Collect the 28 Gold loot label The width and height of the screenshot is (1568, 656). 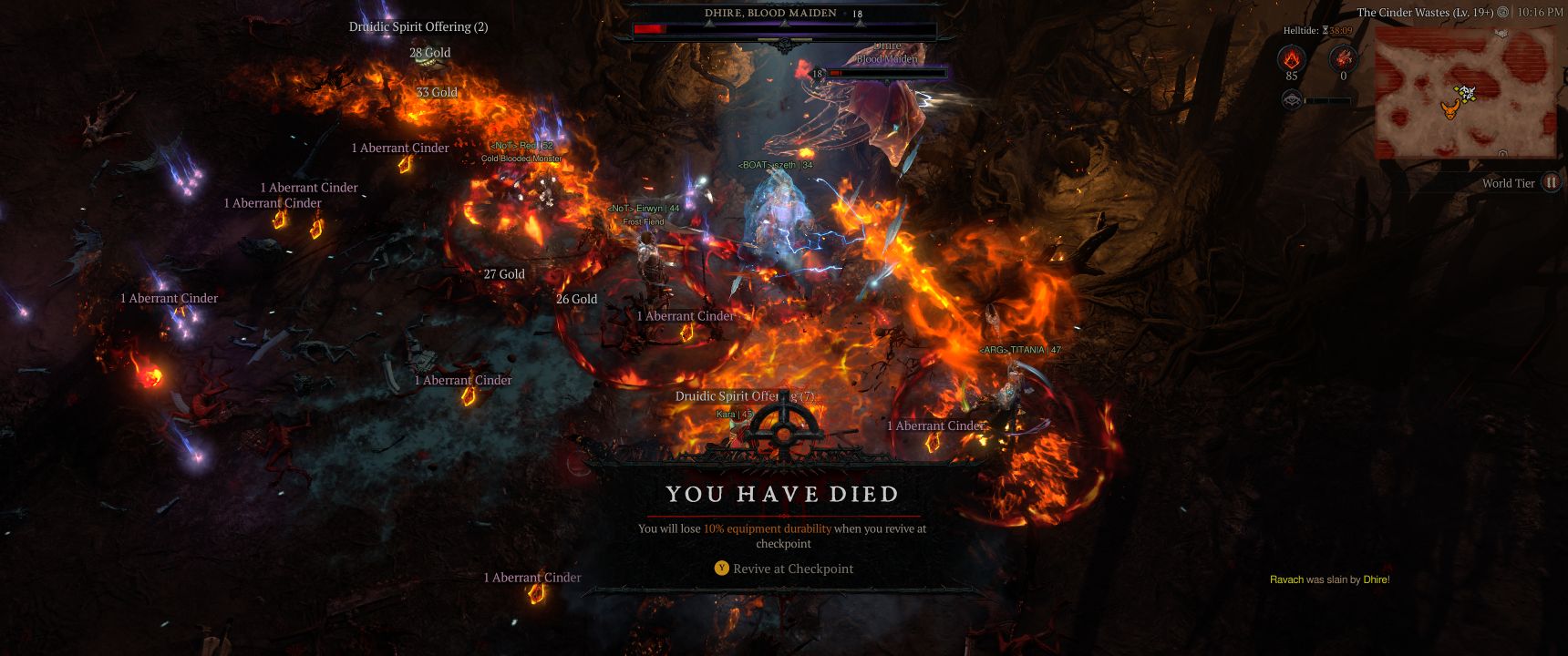(x=430, y=53)
